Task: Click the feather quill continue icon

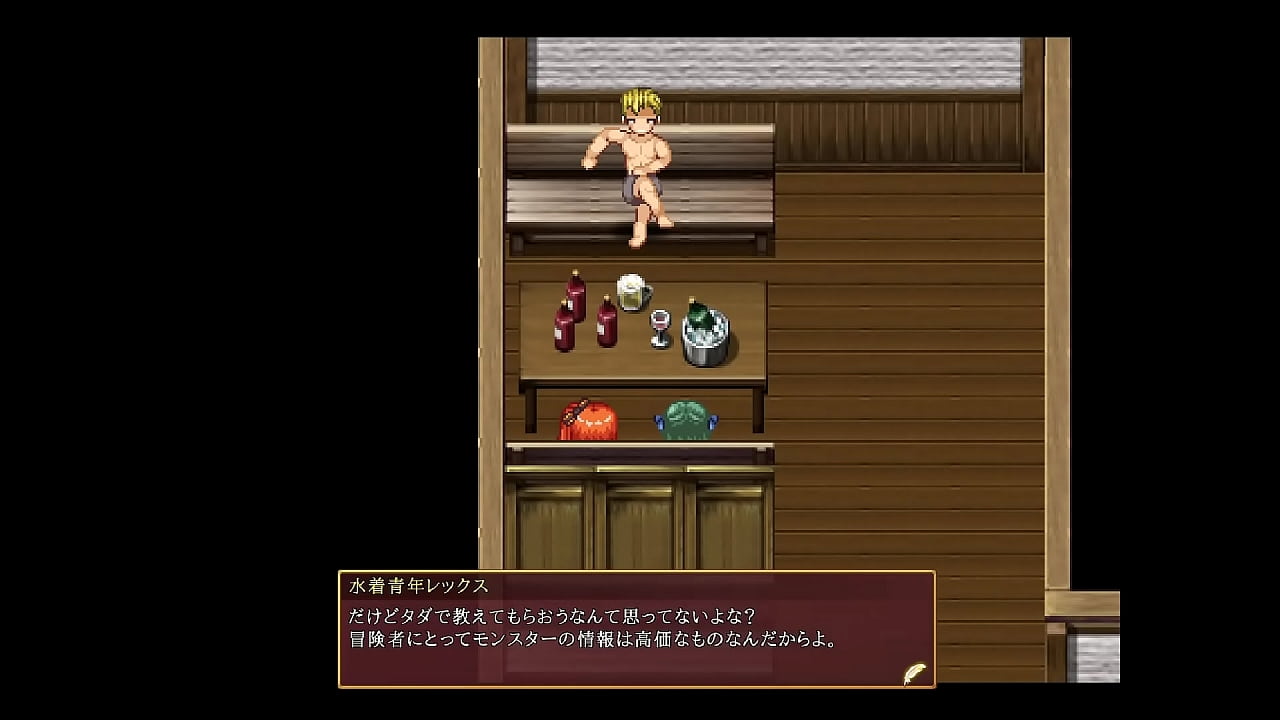Action: point(914,673)
